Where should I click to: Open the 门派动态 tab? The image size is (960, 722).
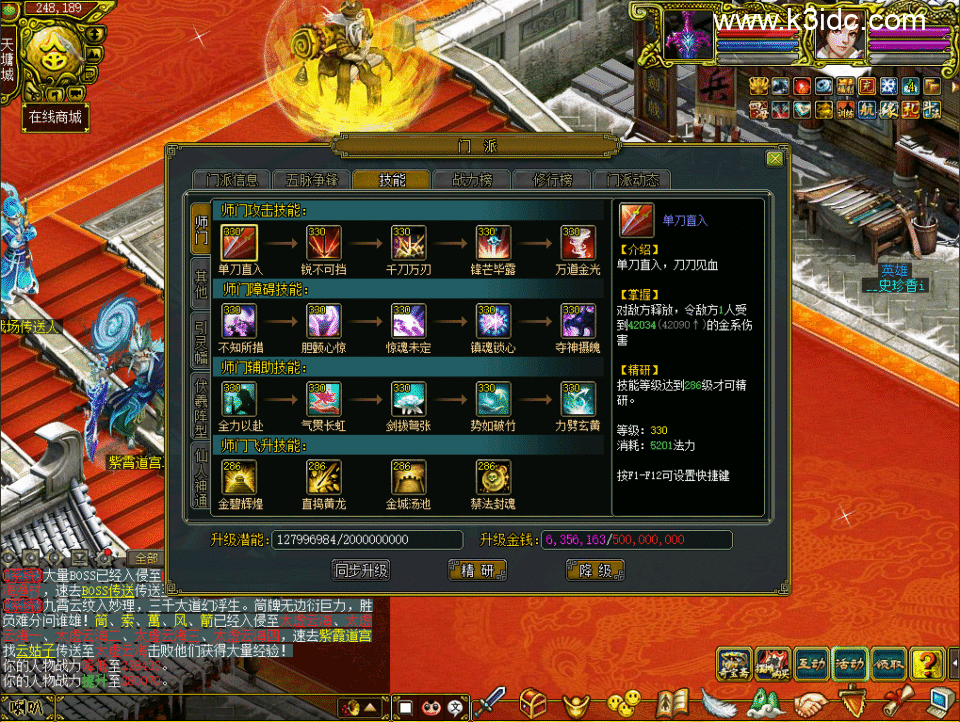[632, 180]
